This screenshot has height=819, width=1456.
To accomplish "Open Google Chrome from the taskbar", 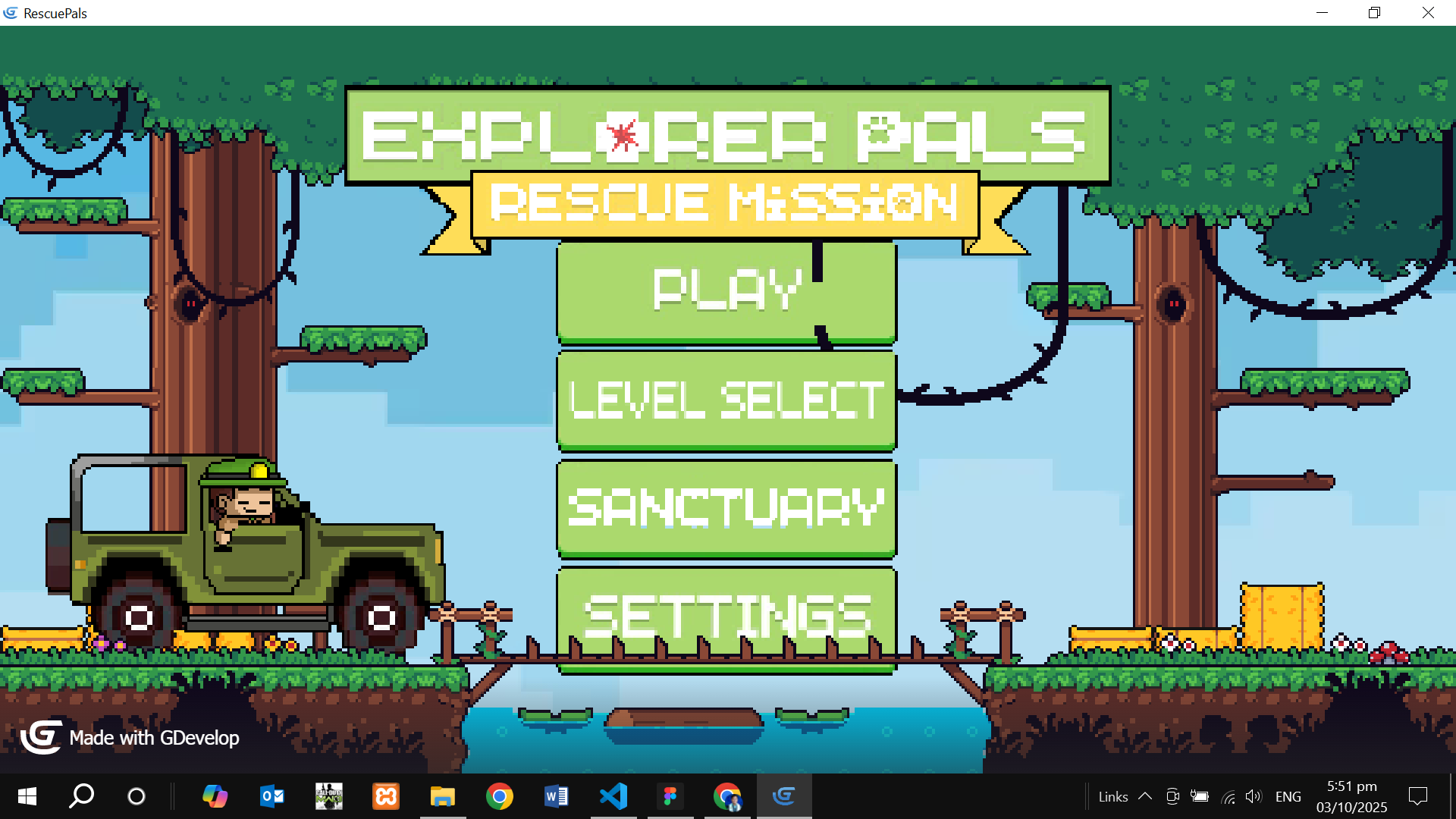I will (500, 796).
